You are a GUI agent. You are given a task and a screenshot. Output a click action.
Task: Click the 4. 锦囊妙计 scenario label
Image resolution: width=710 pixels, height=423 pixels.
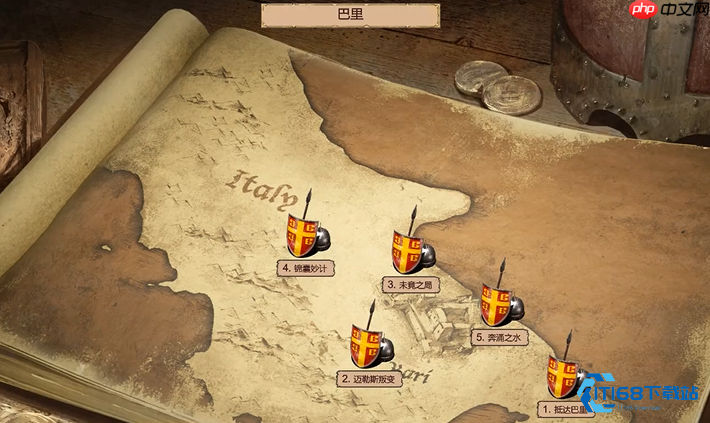(x=305, y=268)
